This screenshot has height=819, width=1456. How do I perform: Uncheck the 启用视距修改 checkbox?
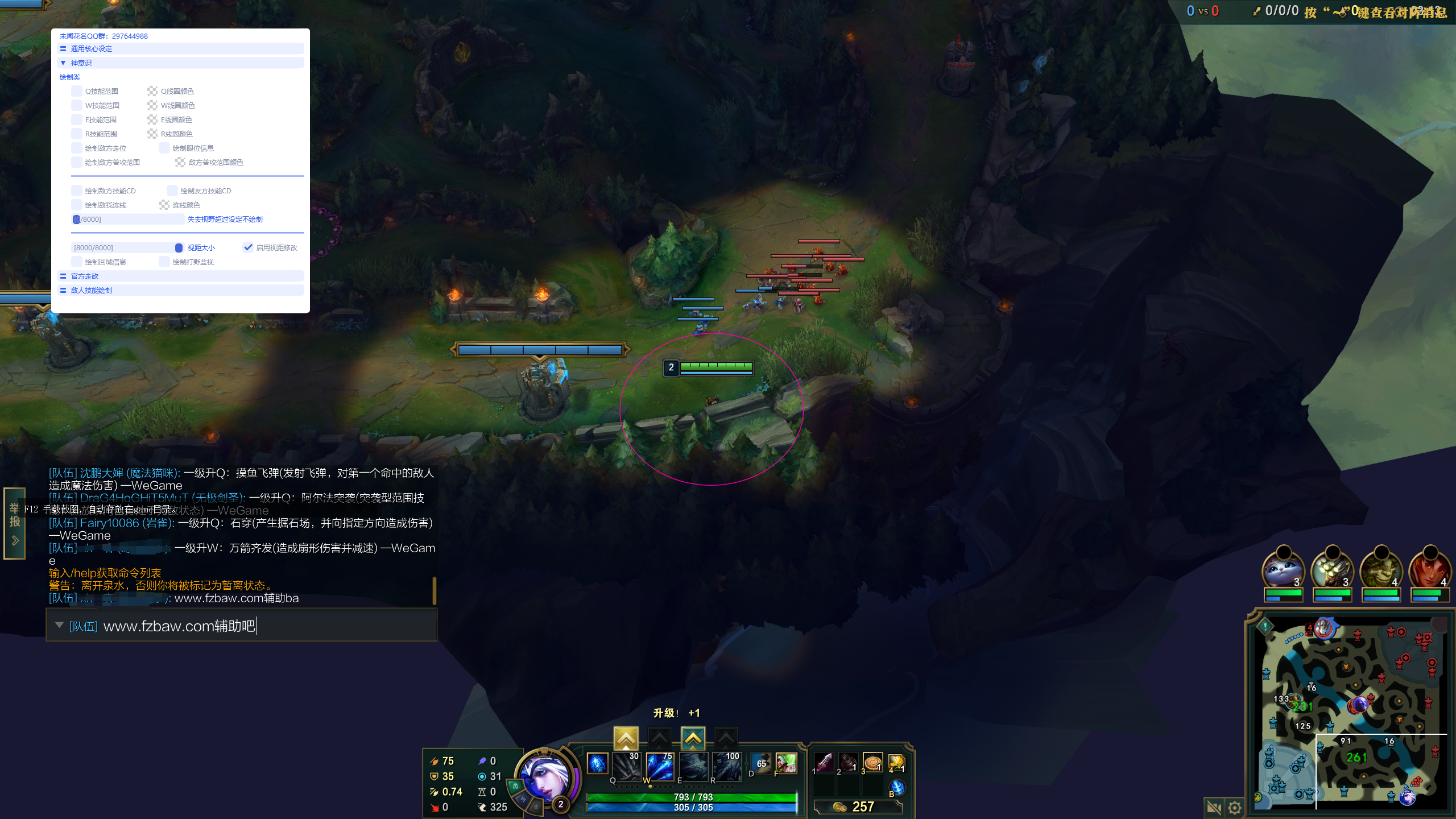click(x=248, y=247)
